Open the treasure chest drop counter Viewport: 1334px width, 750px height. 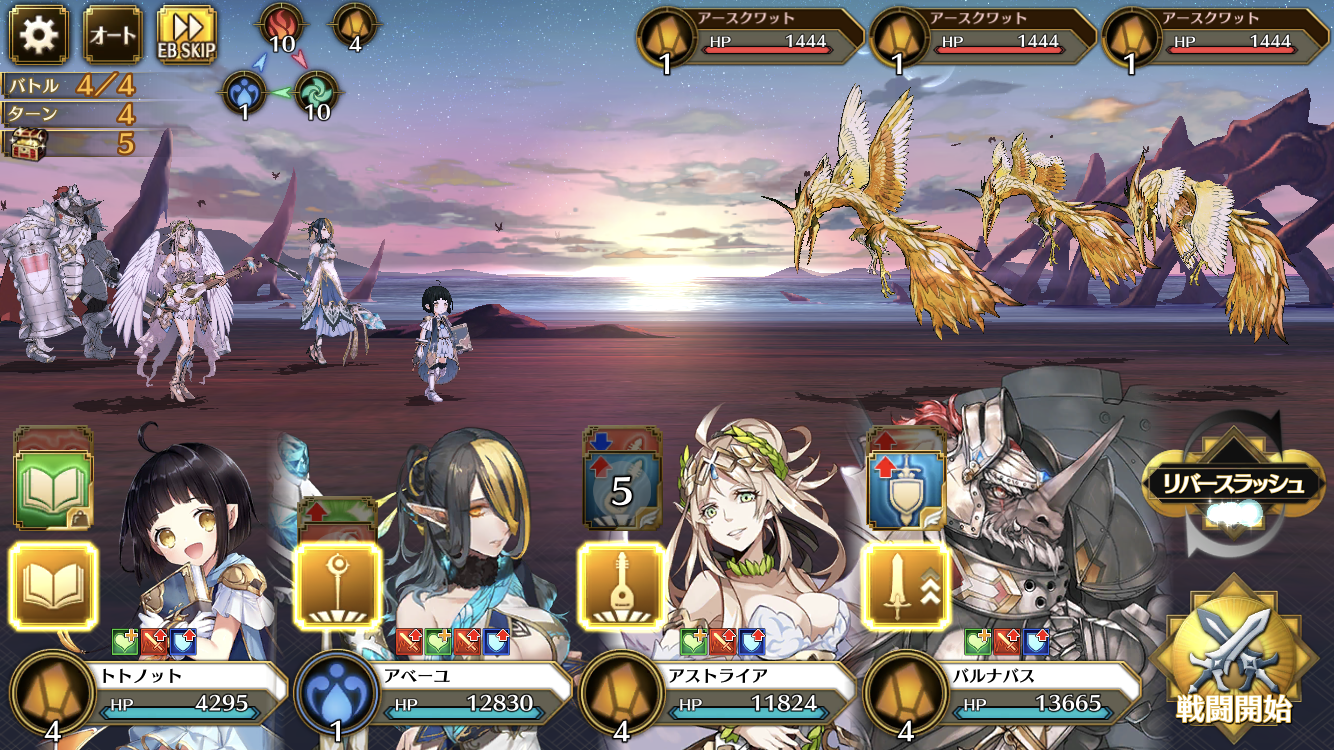coord(70,142)
